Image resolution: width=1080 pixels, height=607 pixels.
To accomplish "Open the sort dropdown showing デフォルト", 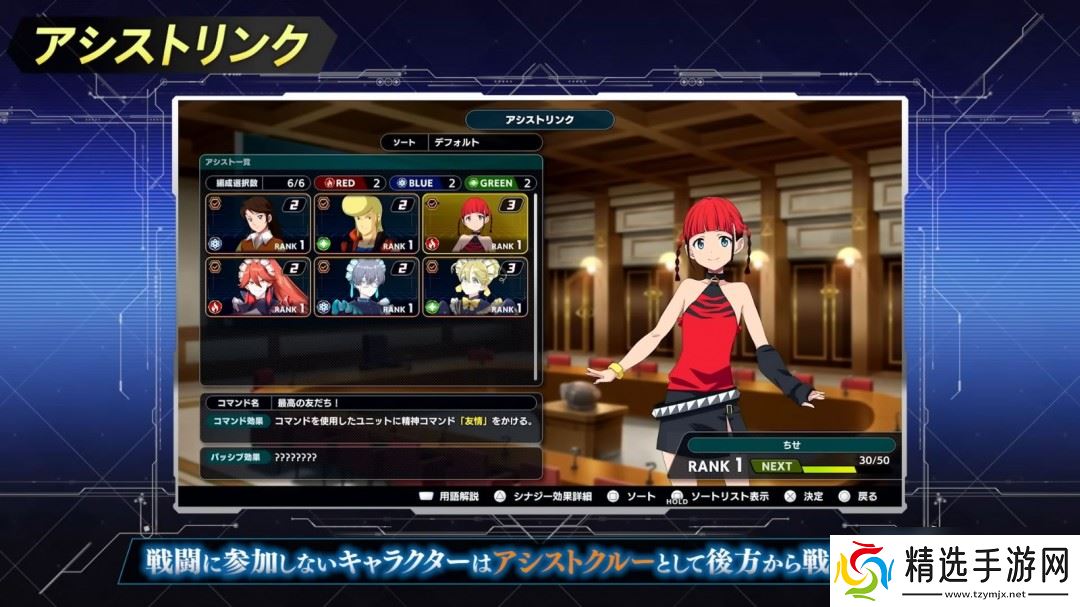I will point(485,143).
